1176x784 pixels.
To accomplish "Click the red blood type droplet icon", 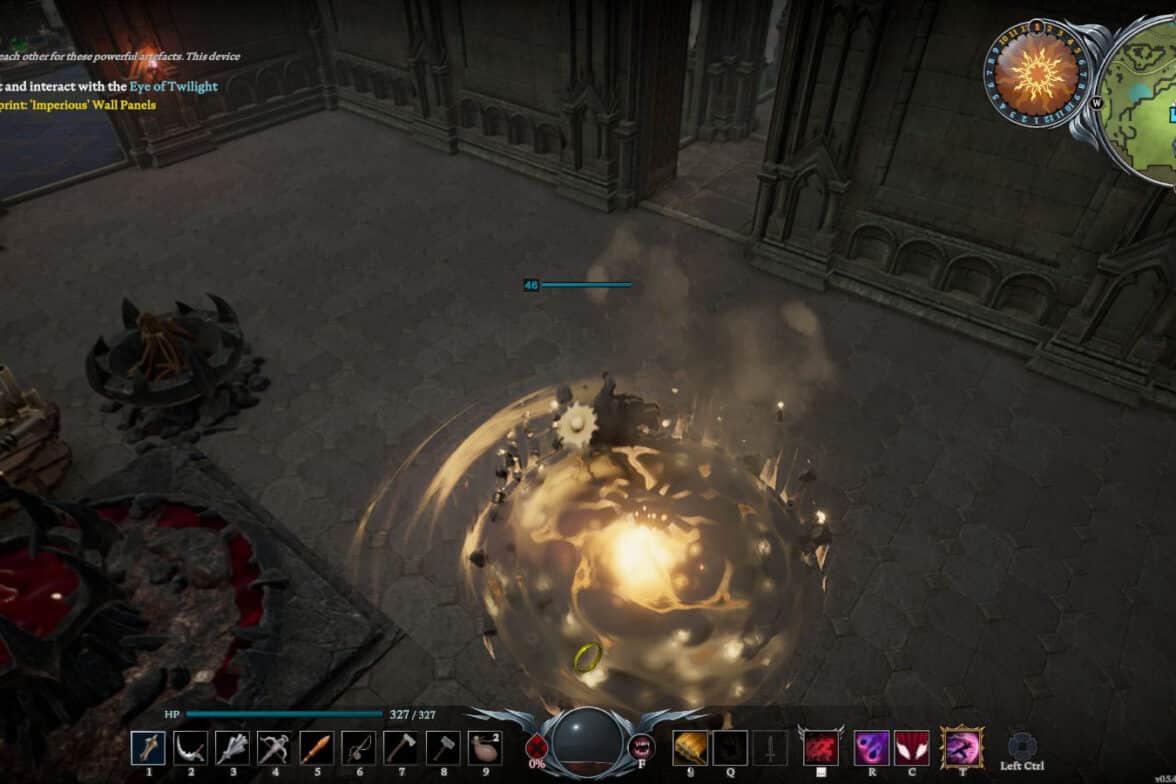I will point(537,746).
